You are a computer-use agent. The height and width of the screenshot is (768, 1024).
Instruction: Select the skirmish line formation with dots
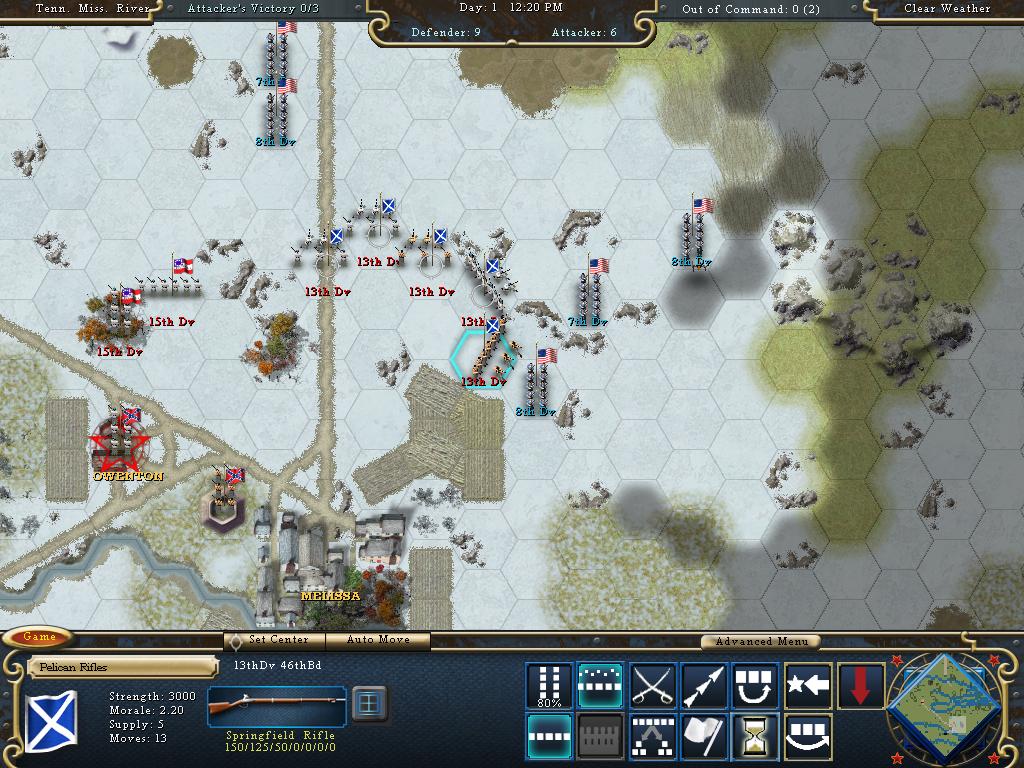600,686
